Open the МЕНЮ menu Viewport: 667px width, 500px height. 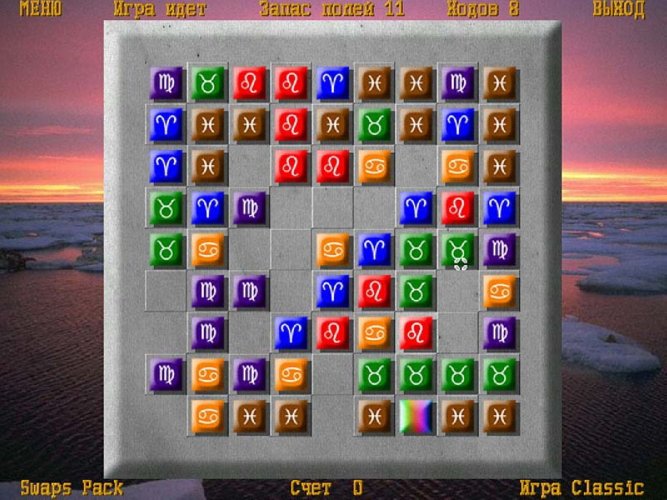(39, 10)
